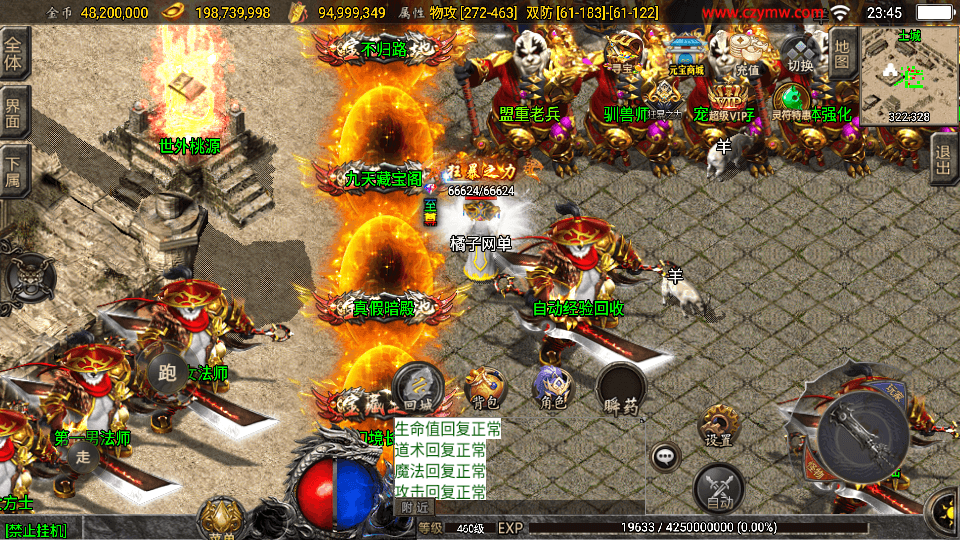This screenshot has width=960, height=540.
Task: Show the 角色 character sheet
Action: click(x=551, y=388)
